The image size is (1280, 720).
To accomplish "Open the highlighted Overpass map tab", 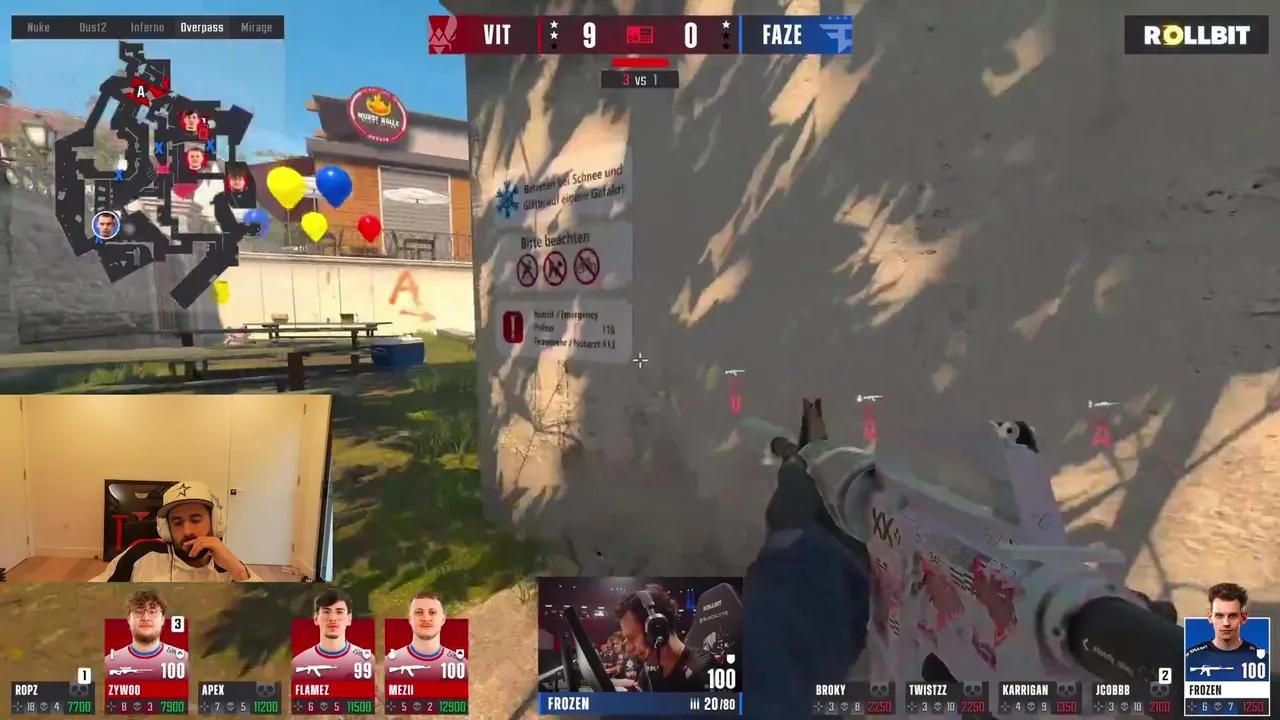I will click(x=202, y=27).
